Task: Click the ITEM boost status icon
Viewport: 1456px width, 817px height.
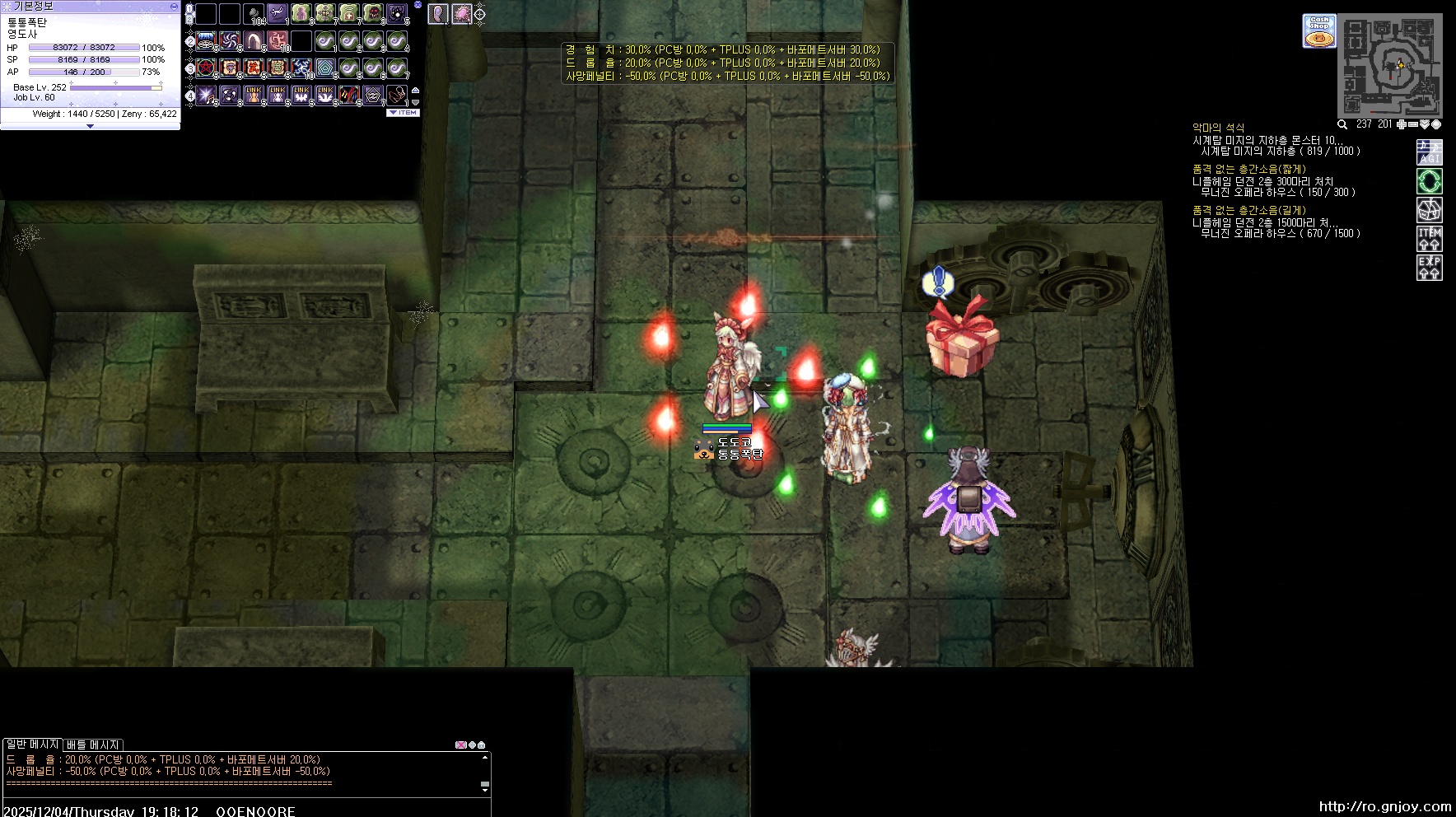Action: pyautogui.click(x=1429, y=239)
